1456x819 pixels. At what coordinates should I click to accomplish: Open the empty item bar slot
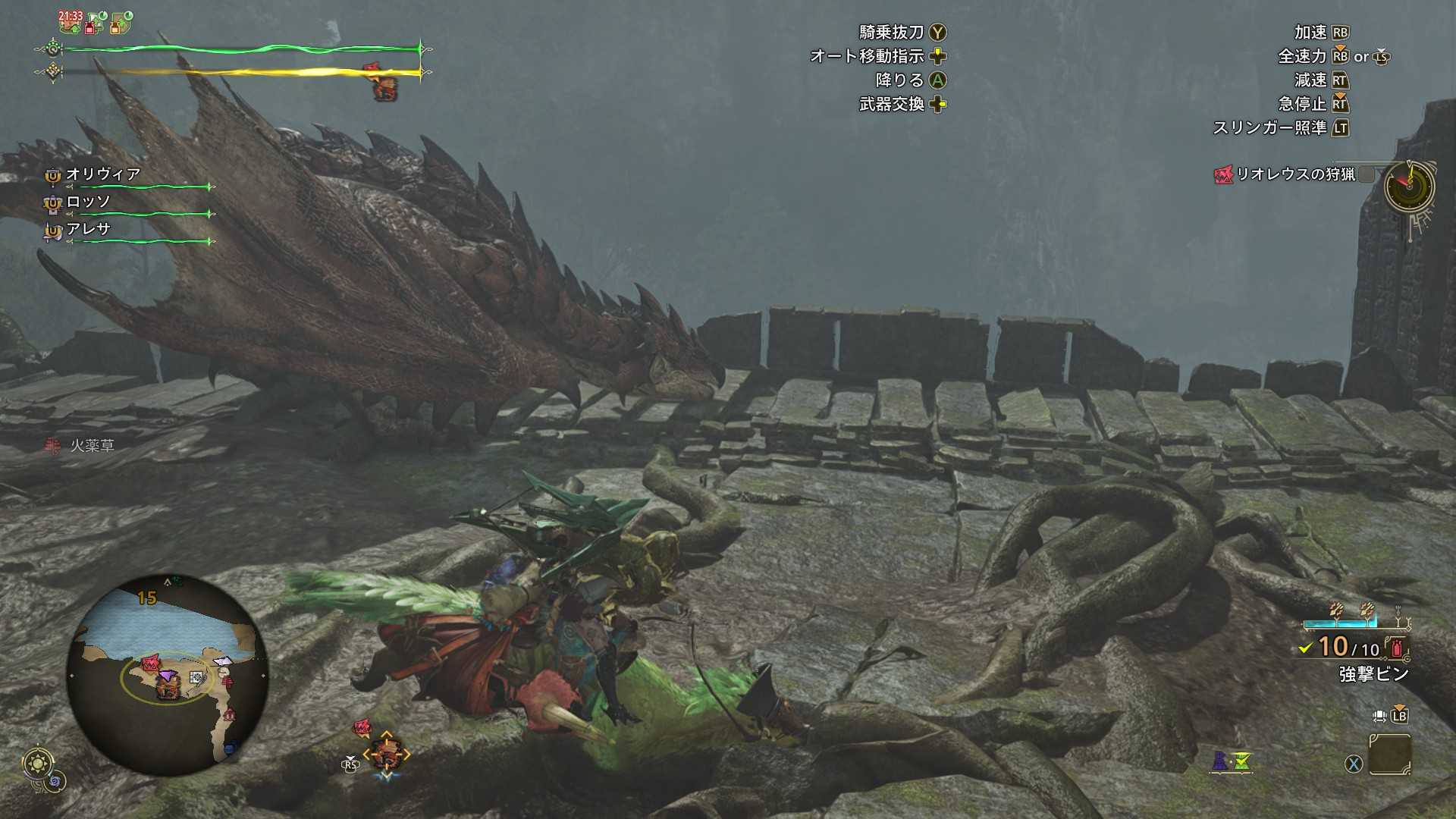[x=1389, y=755]
